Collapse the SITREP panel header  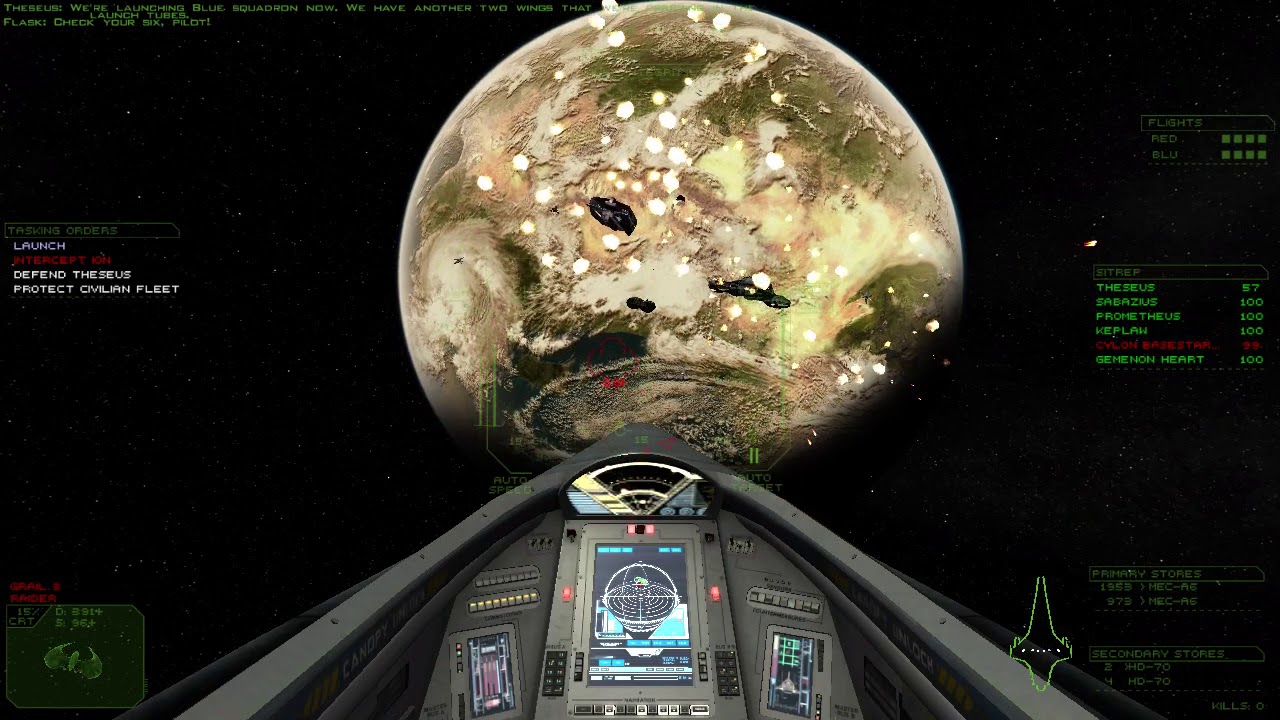coord(1120,272)
